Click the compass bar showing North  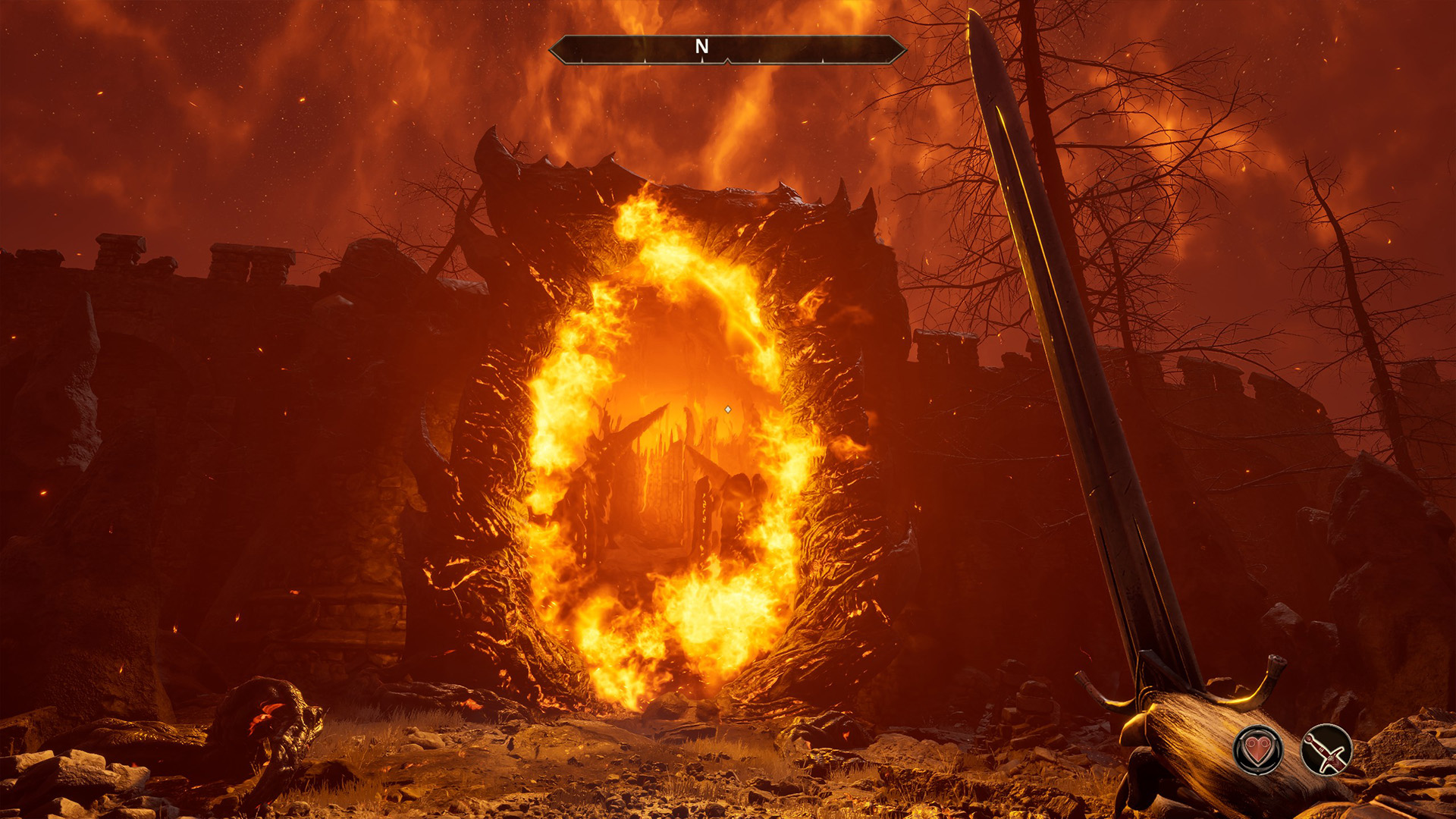pos(727,49)
